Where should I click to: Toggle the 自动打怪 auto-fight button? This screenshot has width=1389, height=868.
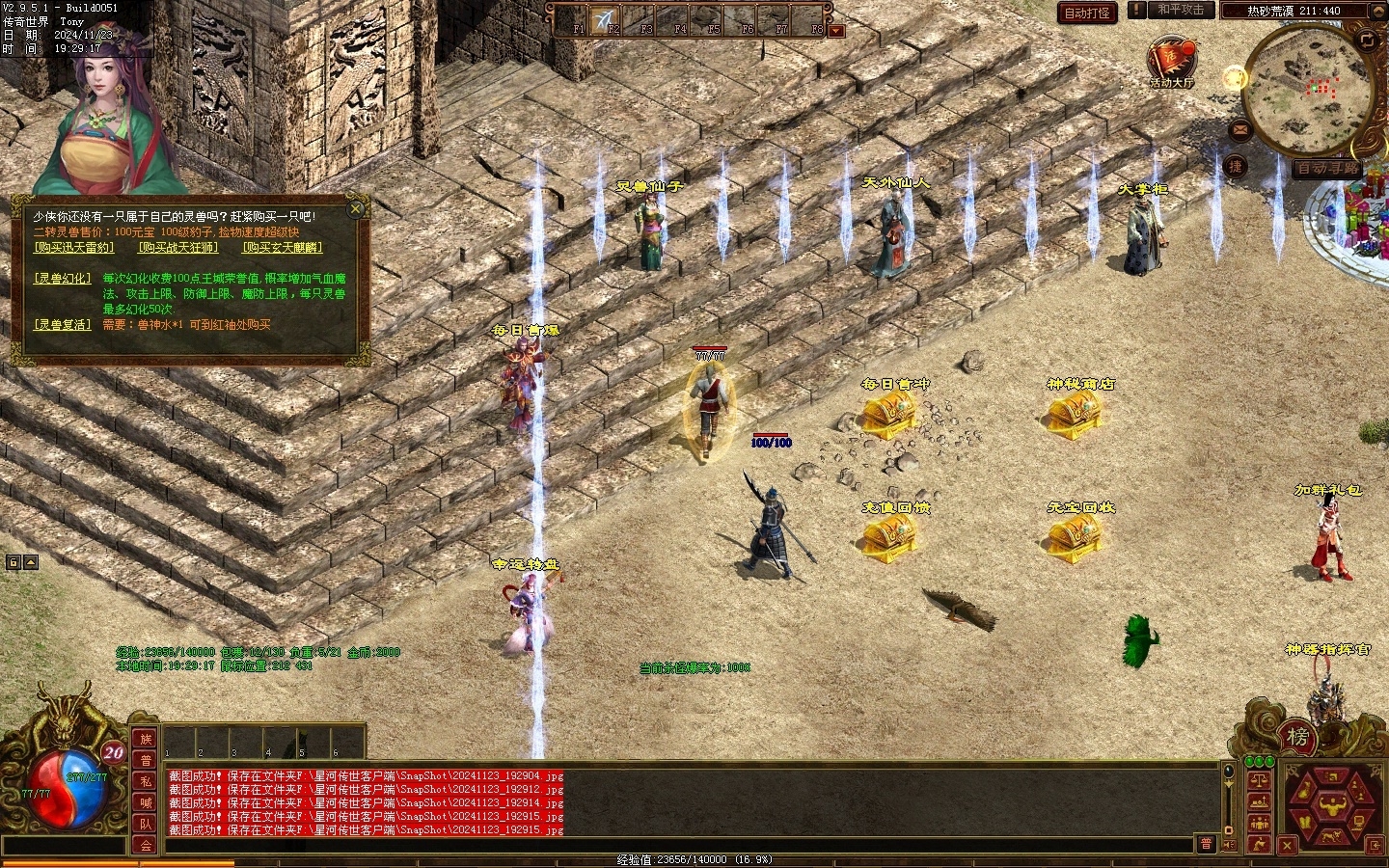pos(1086,13)
